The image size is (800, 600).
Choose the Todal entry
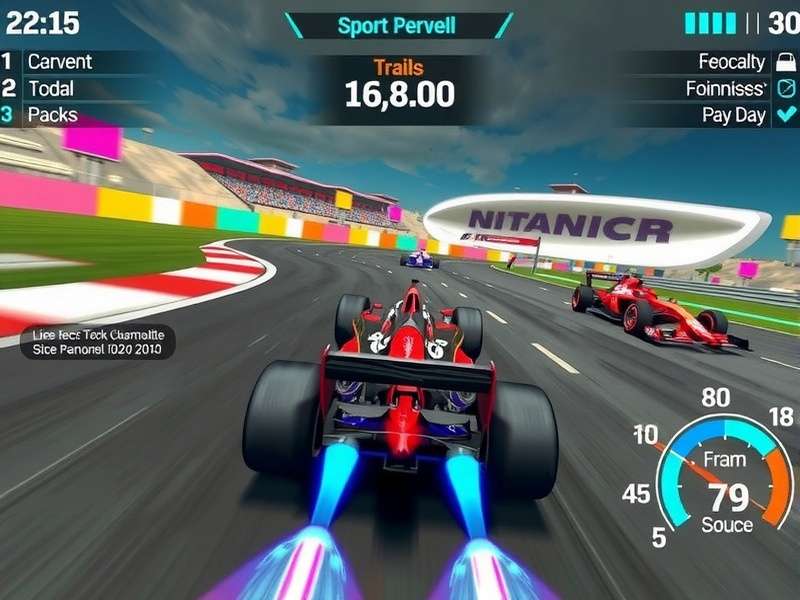coord(50,88)
